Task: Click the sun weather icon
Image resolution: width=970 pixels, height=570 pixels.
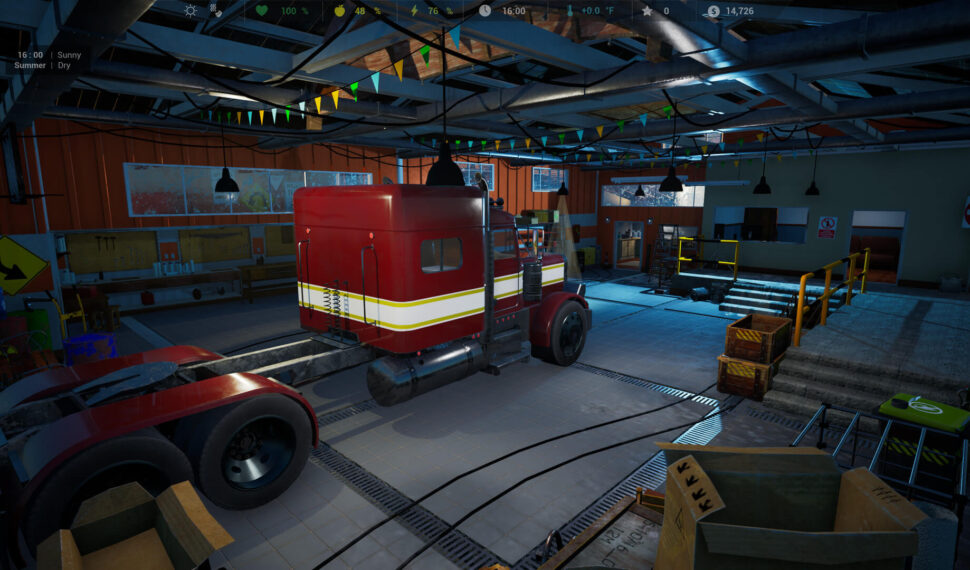Action: click(190, 11)
